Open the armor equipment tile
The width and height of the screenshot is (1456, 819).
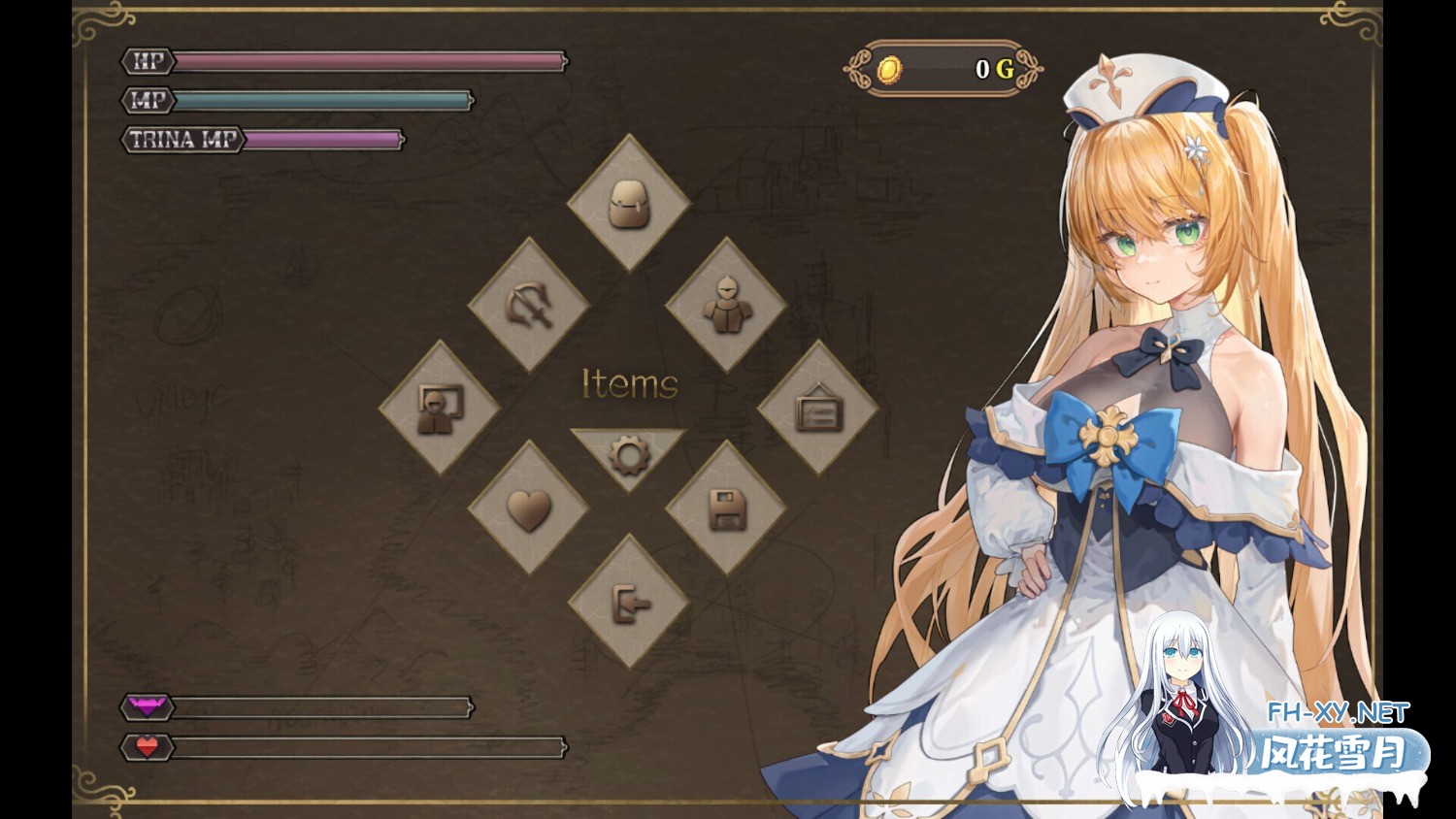(x=726, y=305)
